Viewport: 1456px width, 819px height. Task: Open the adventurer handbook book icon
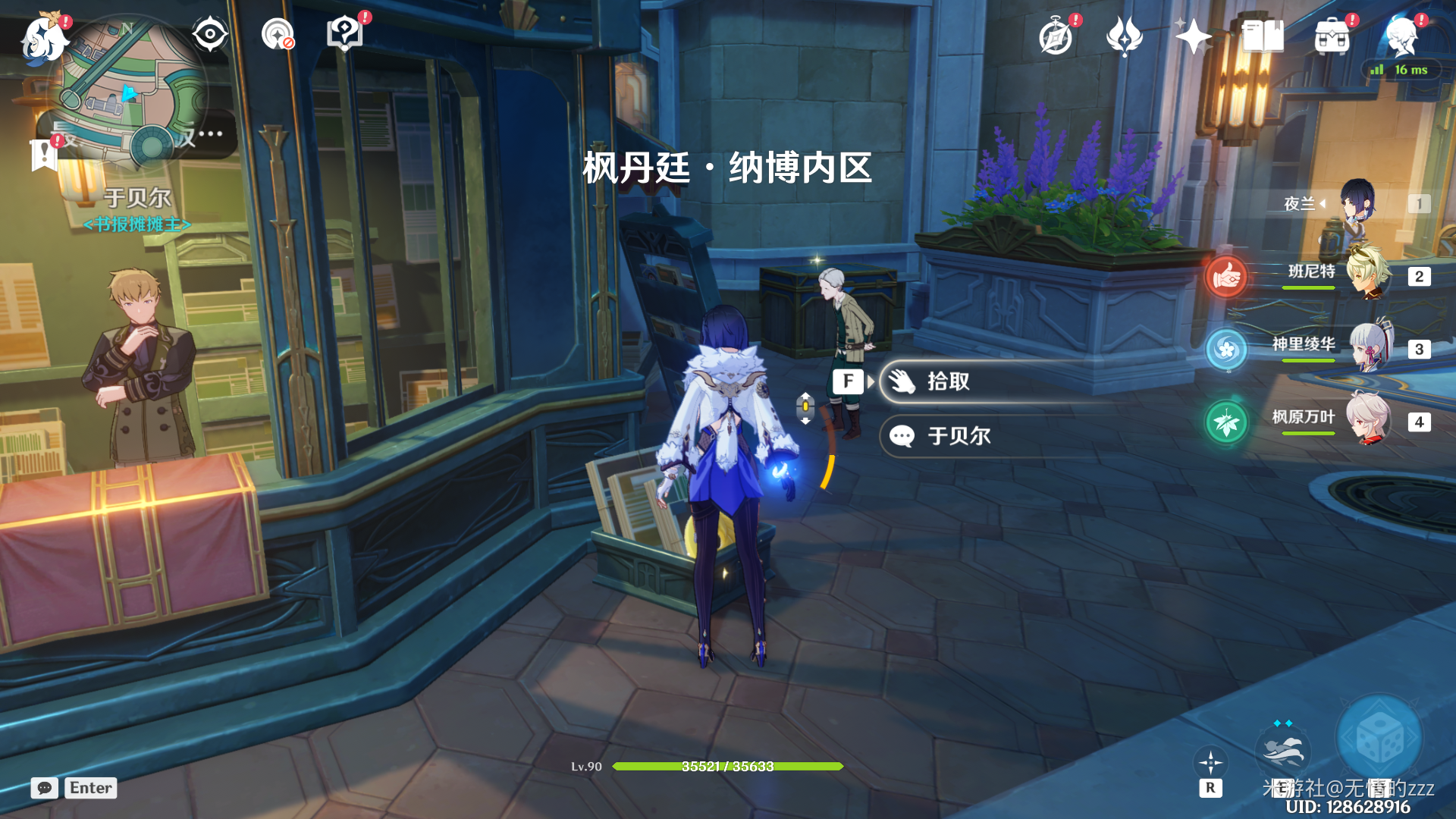[x=1262, y=36]
